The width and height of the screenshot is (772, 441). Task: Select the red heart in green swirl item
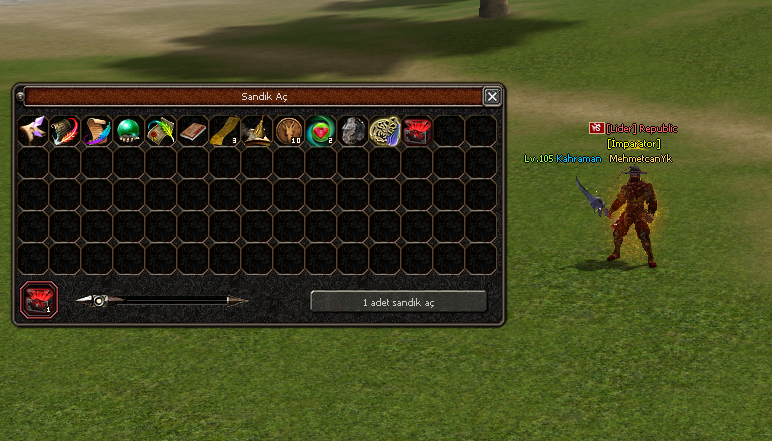[321, 131]
